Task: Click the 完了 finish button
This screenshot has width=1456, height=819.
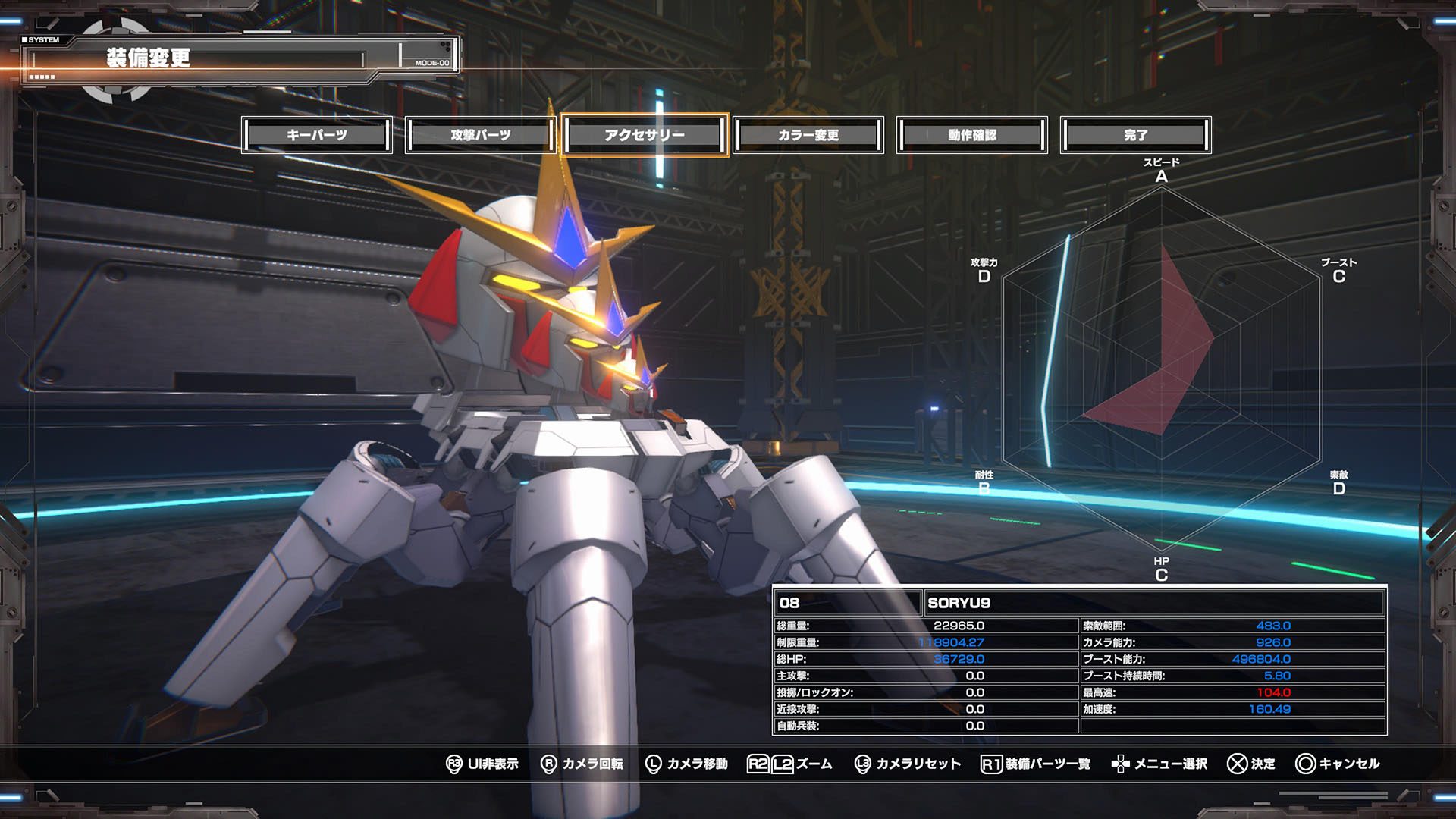Action: [1135, 135]
